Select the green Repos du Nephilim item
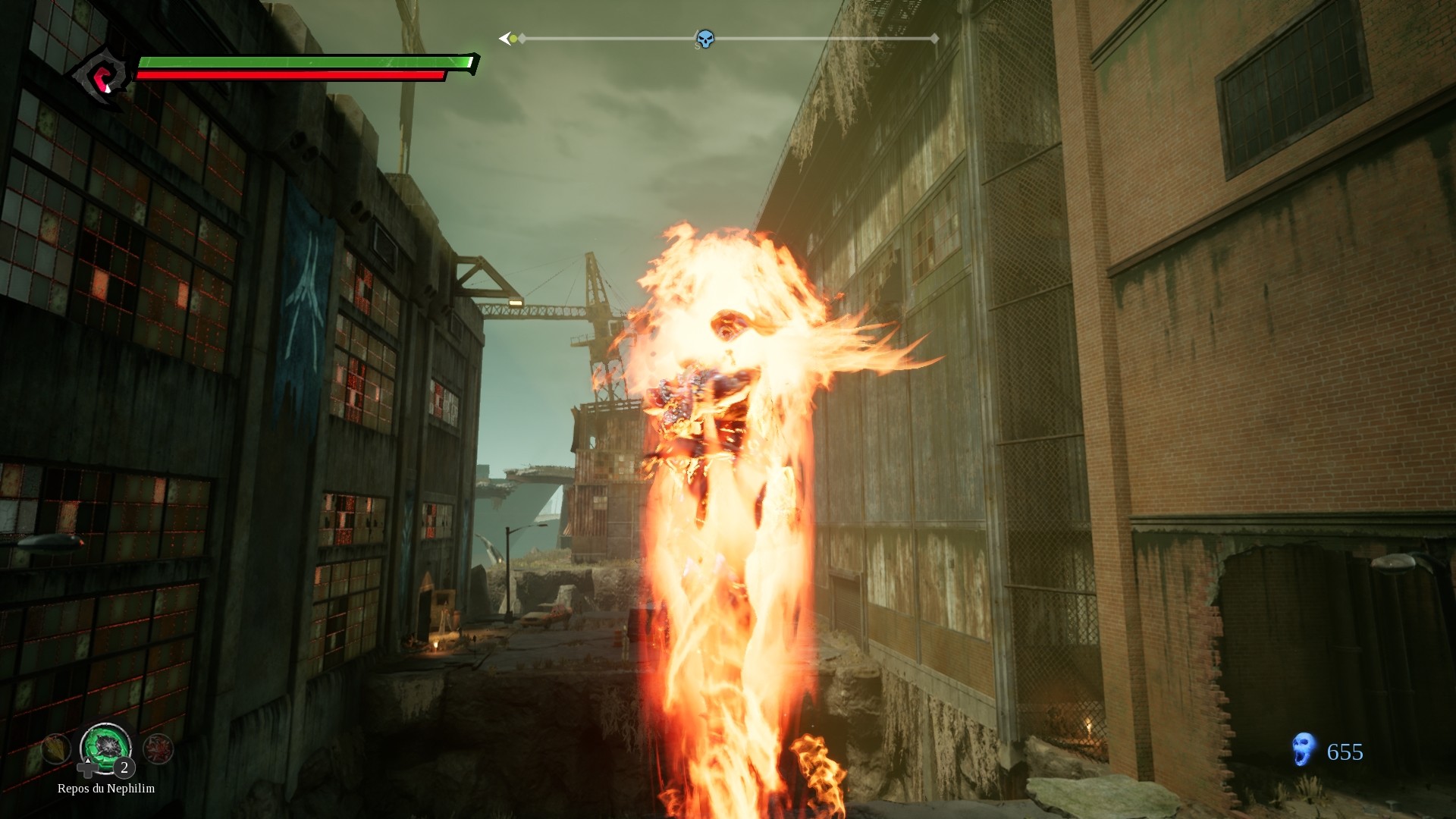1456x819 pixels. coord(106,747)
